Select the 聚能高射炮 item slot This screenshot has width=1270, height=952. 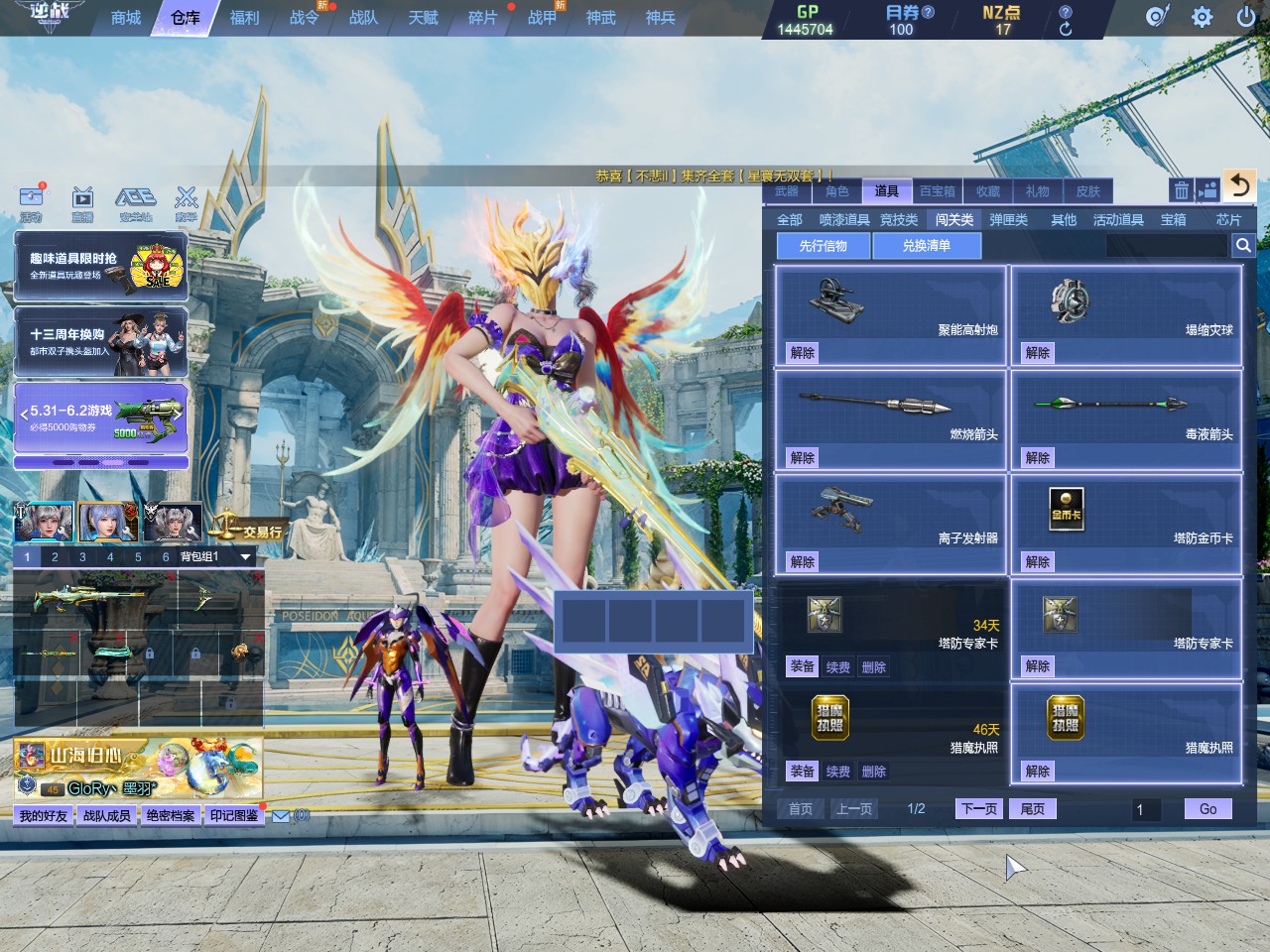890,315
